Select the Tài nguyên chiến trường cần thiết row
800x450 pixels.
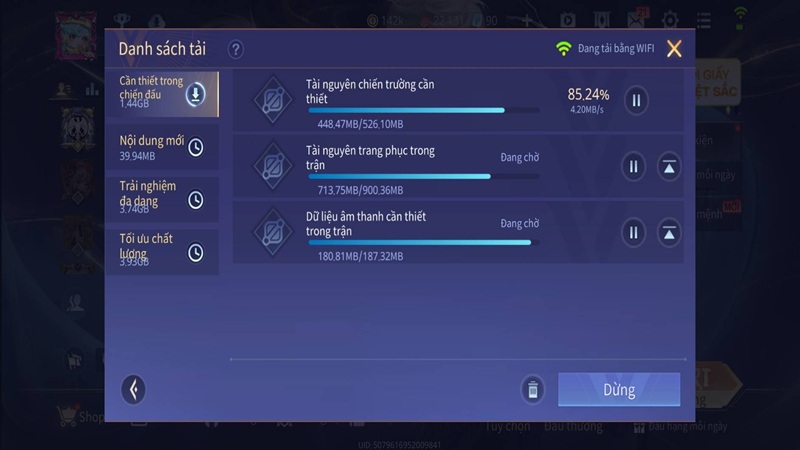(x=420, y=101)
